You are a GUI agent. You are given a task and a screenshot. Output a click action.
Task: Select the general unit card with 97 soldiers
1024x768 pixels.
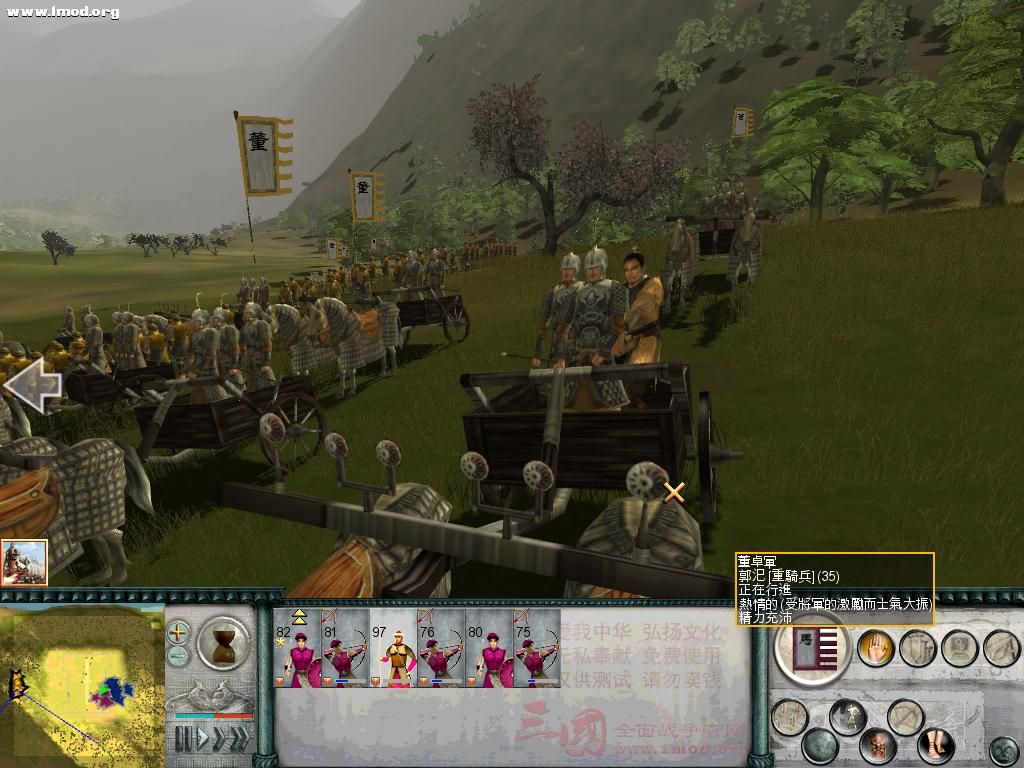click(393, 648)
